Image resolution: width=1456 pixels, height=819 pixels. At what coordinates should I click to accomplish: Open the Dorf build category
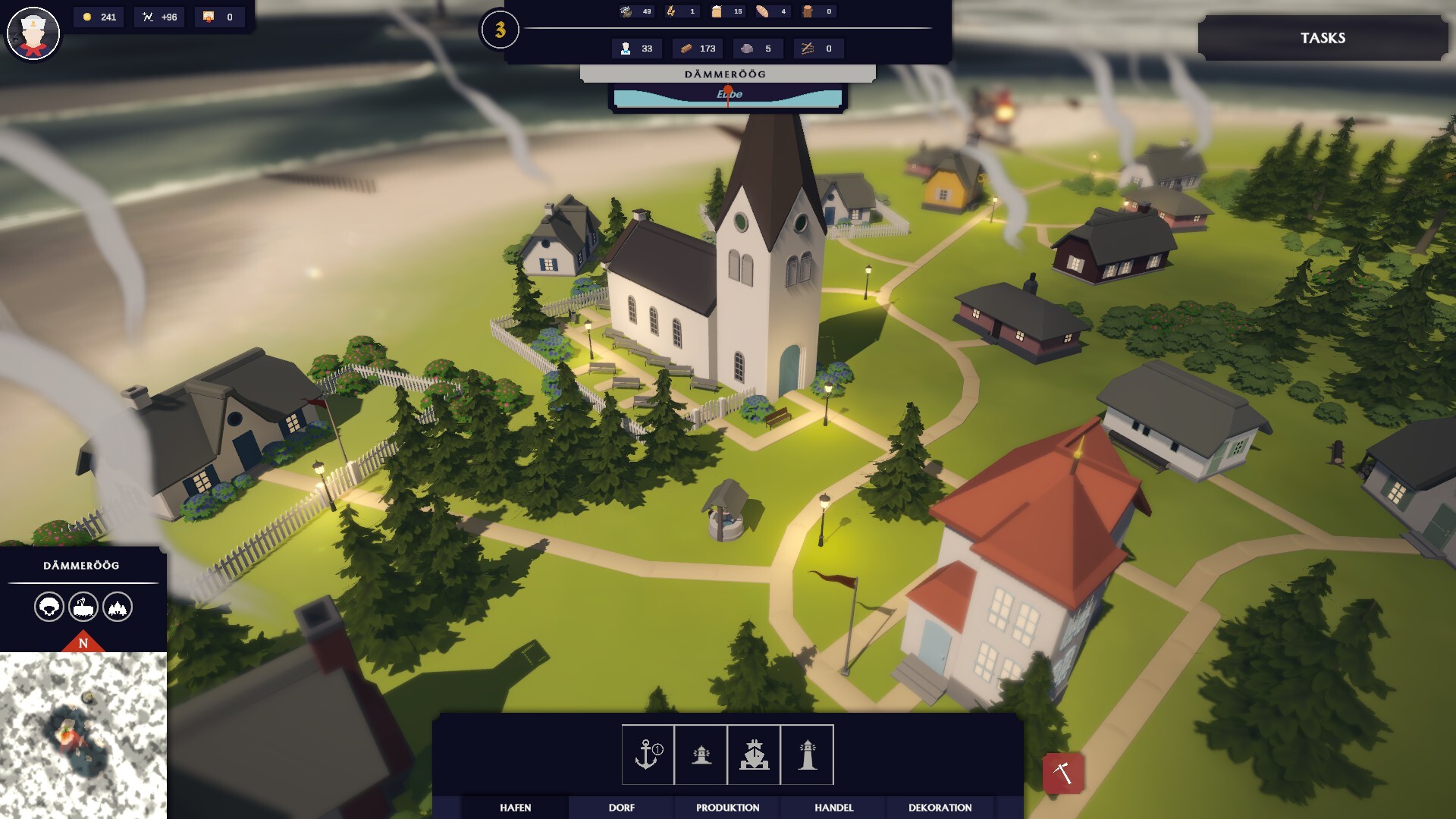(622, 808)
